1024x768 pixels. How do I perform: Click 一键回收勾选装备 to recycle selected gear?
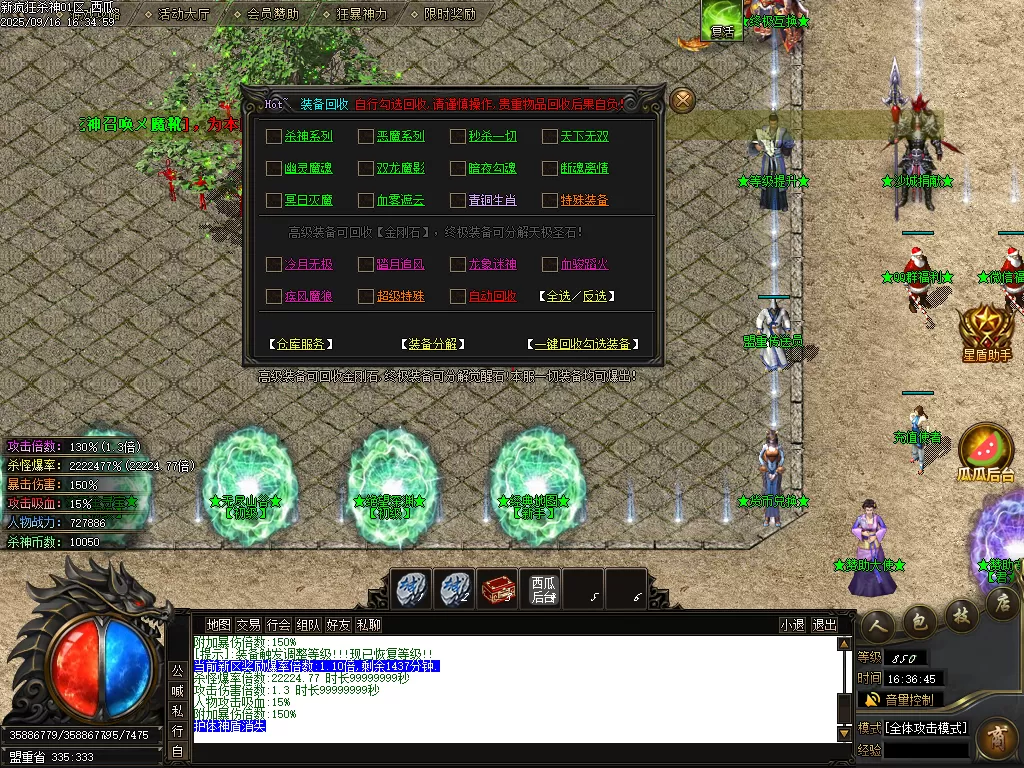(582, 344)
